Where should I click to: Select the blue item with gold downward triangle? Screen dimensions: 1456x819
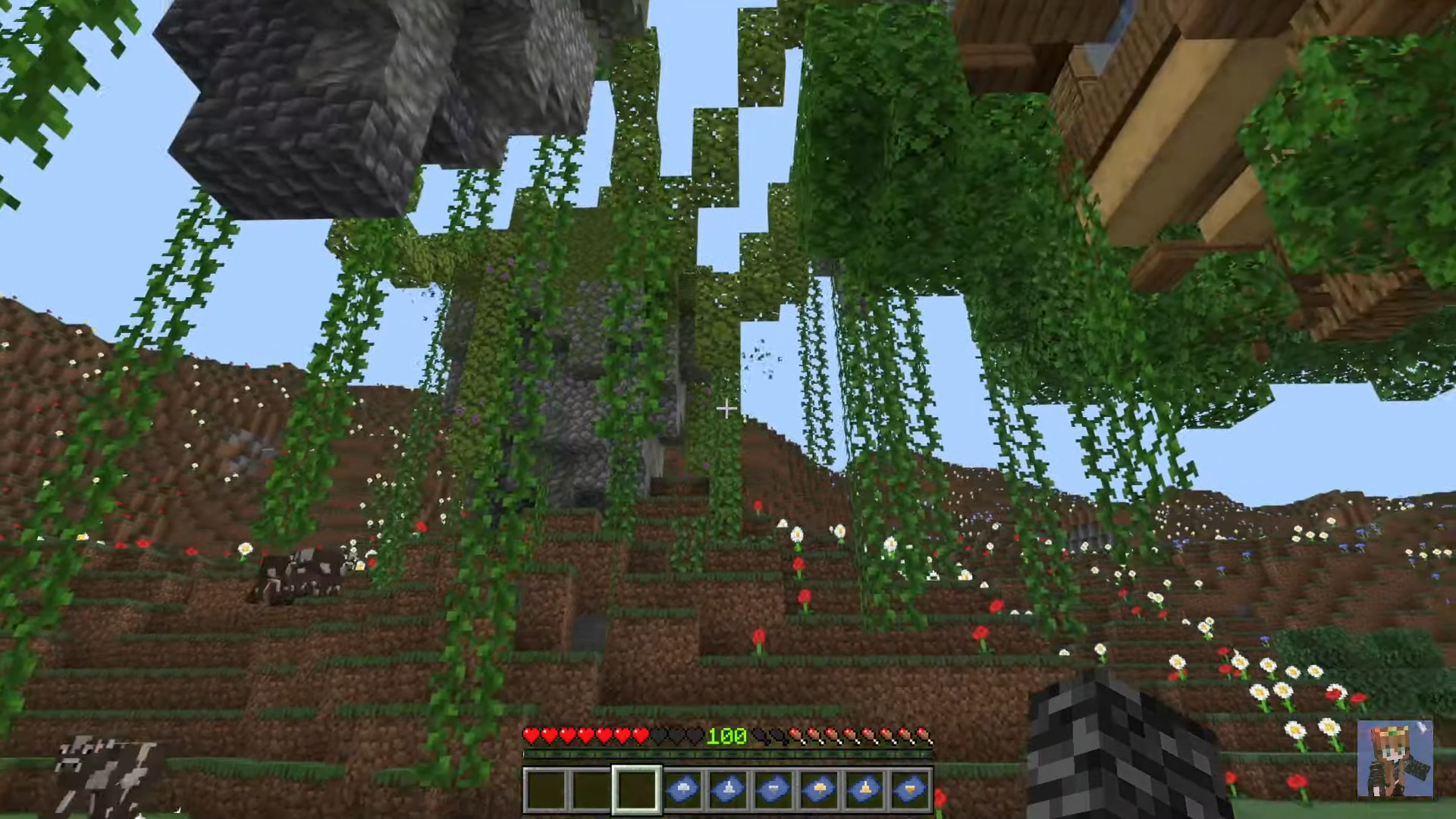[910, 789]
